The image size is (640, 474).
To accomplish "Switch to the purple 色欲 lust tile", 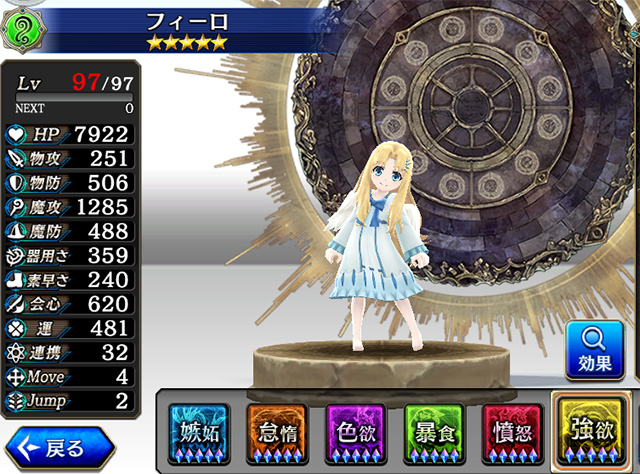I will tap(355, 432).
